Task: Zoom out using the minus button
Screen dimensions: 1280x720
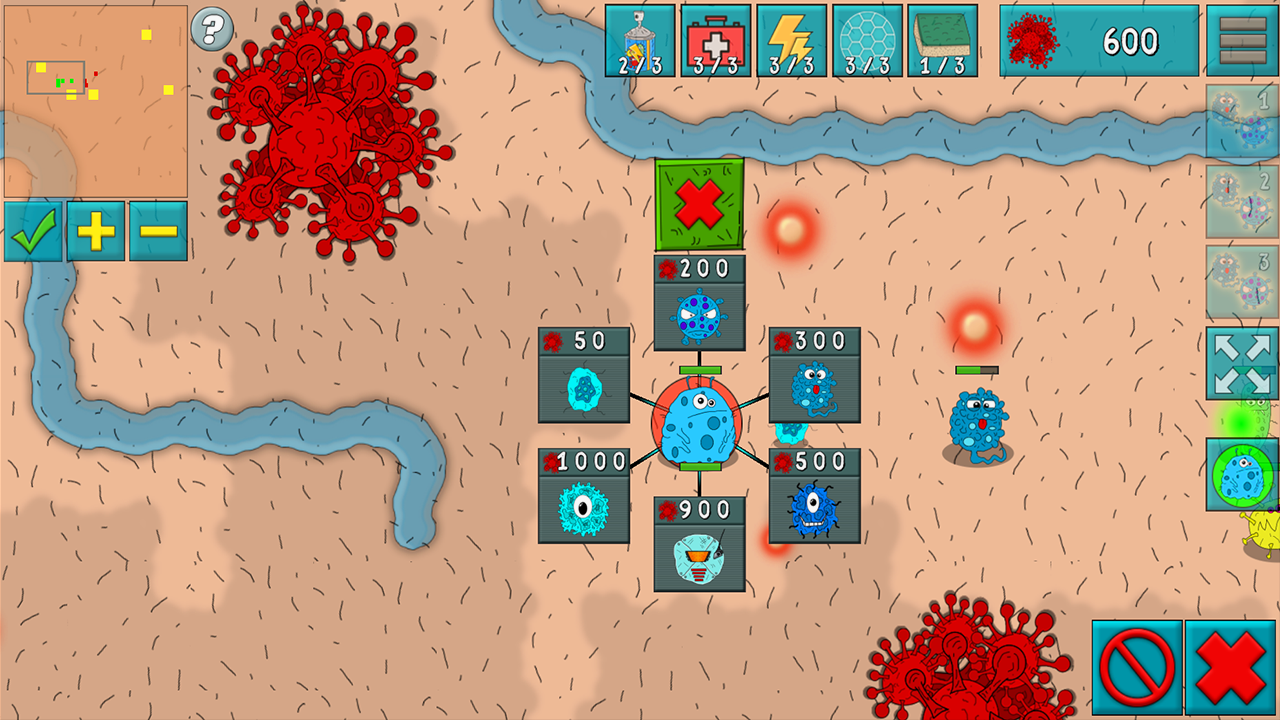Action: click(157, 232)
